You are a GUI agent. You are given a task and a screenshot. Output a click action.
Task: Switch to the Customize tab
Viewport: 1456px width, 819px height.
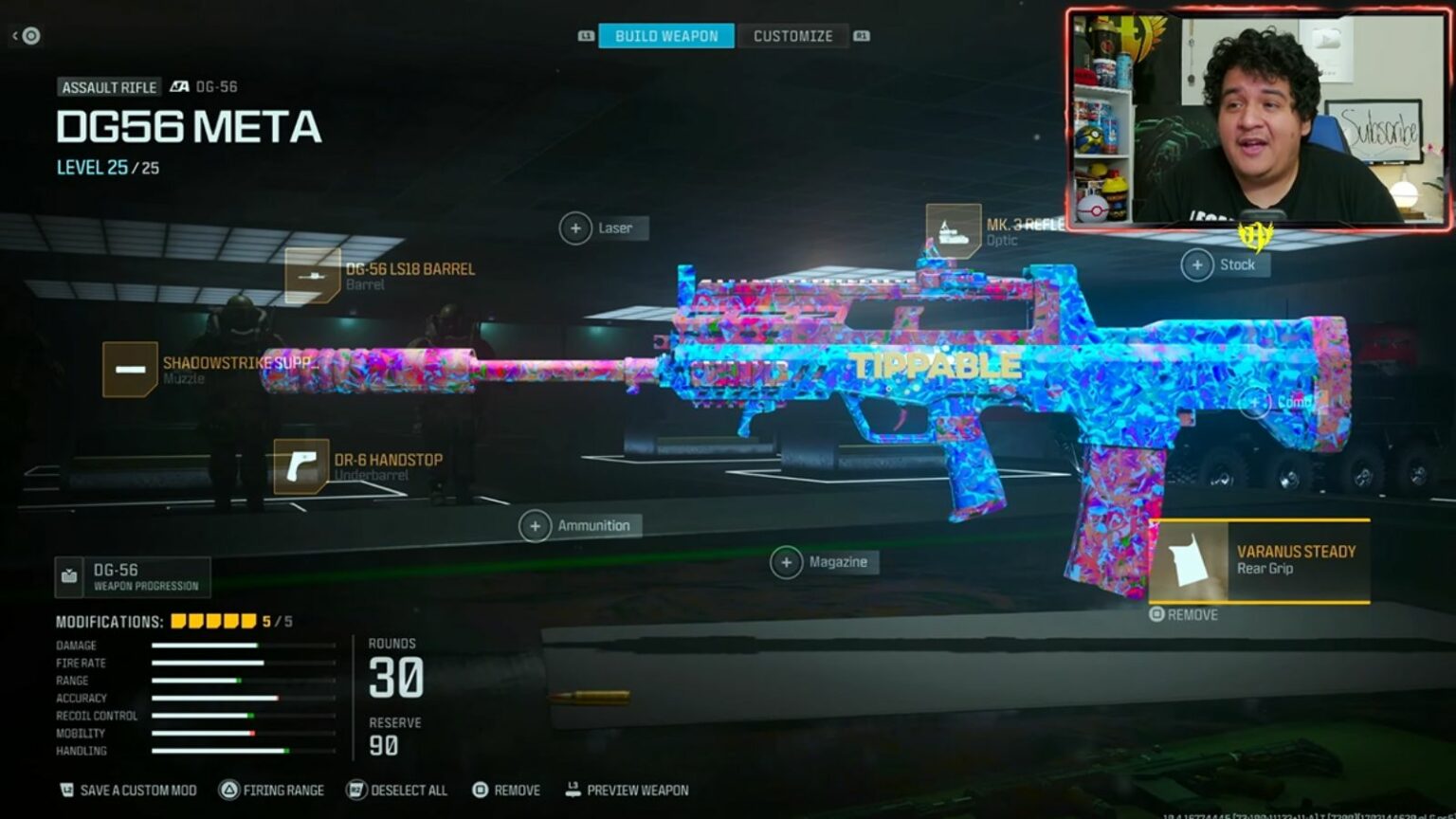[x=792, y=35]
